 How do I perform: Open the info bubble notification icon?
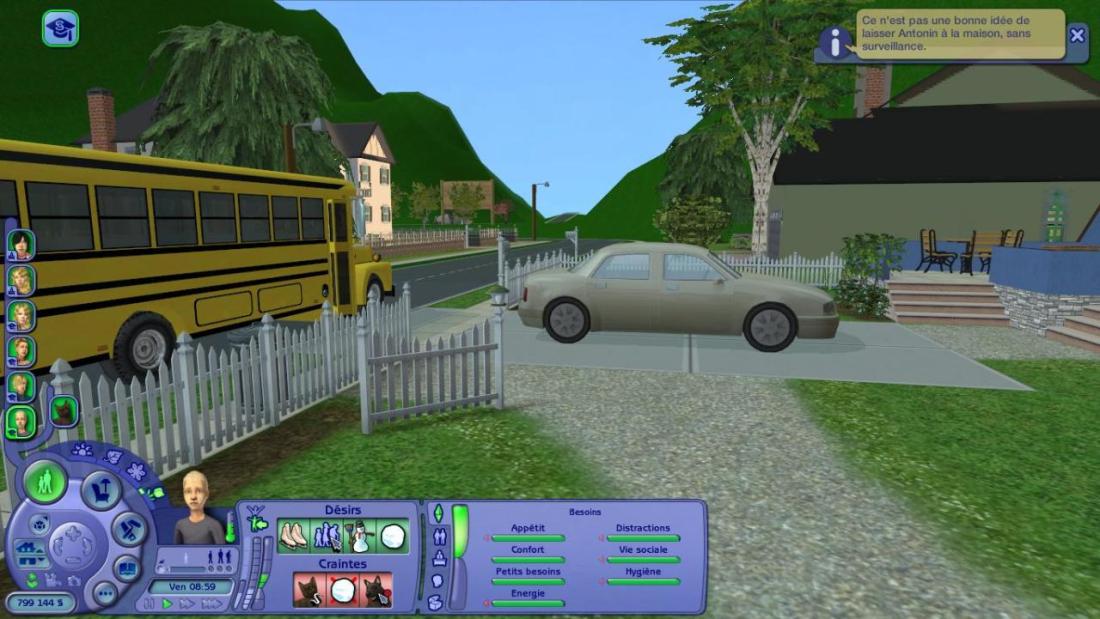835,43
